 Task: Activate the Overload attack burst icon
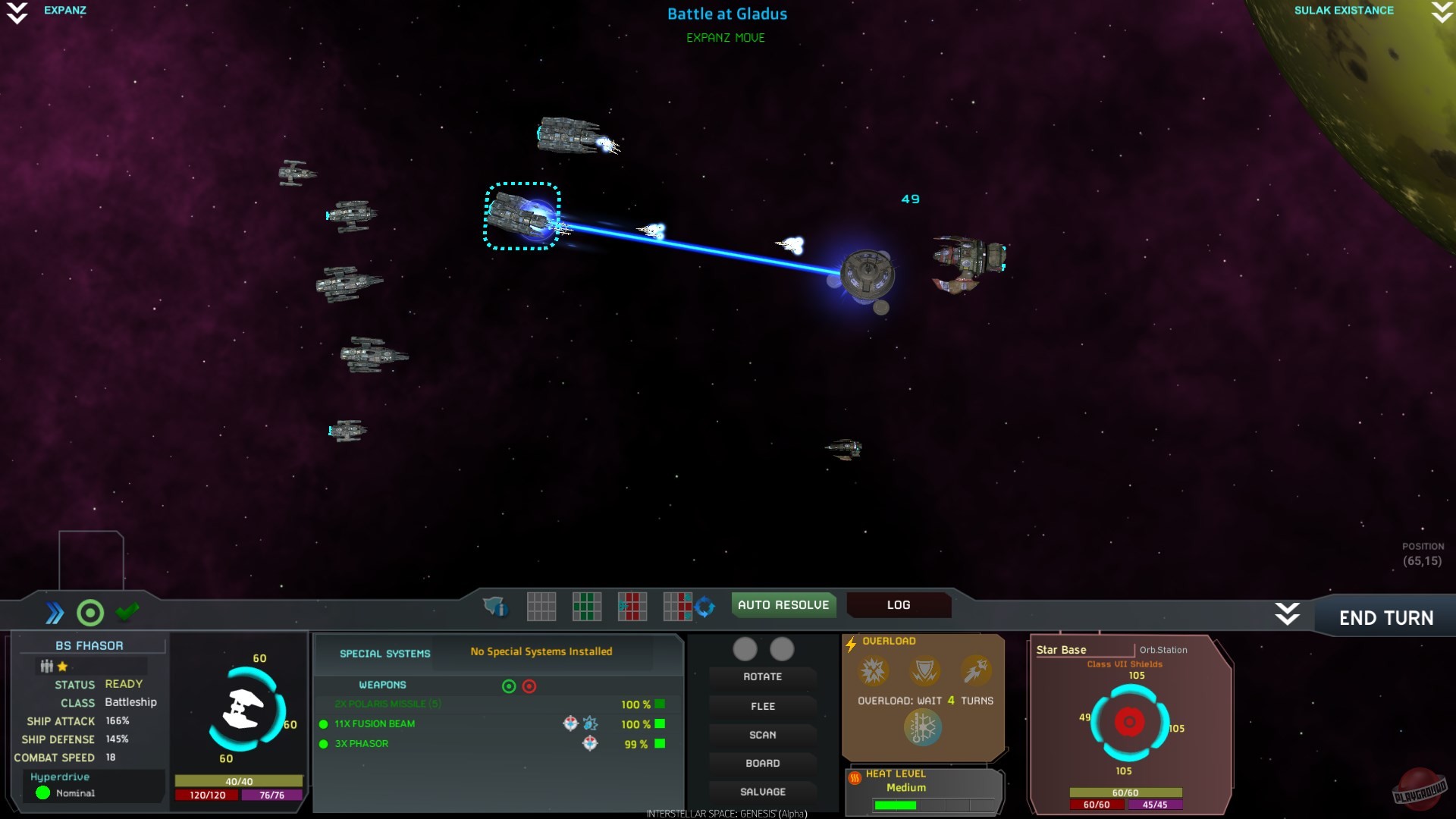pyautogui.click(x=873, y=670)
